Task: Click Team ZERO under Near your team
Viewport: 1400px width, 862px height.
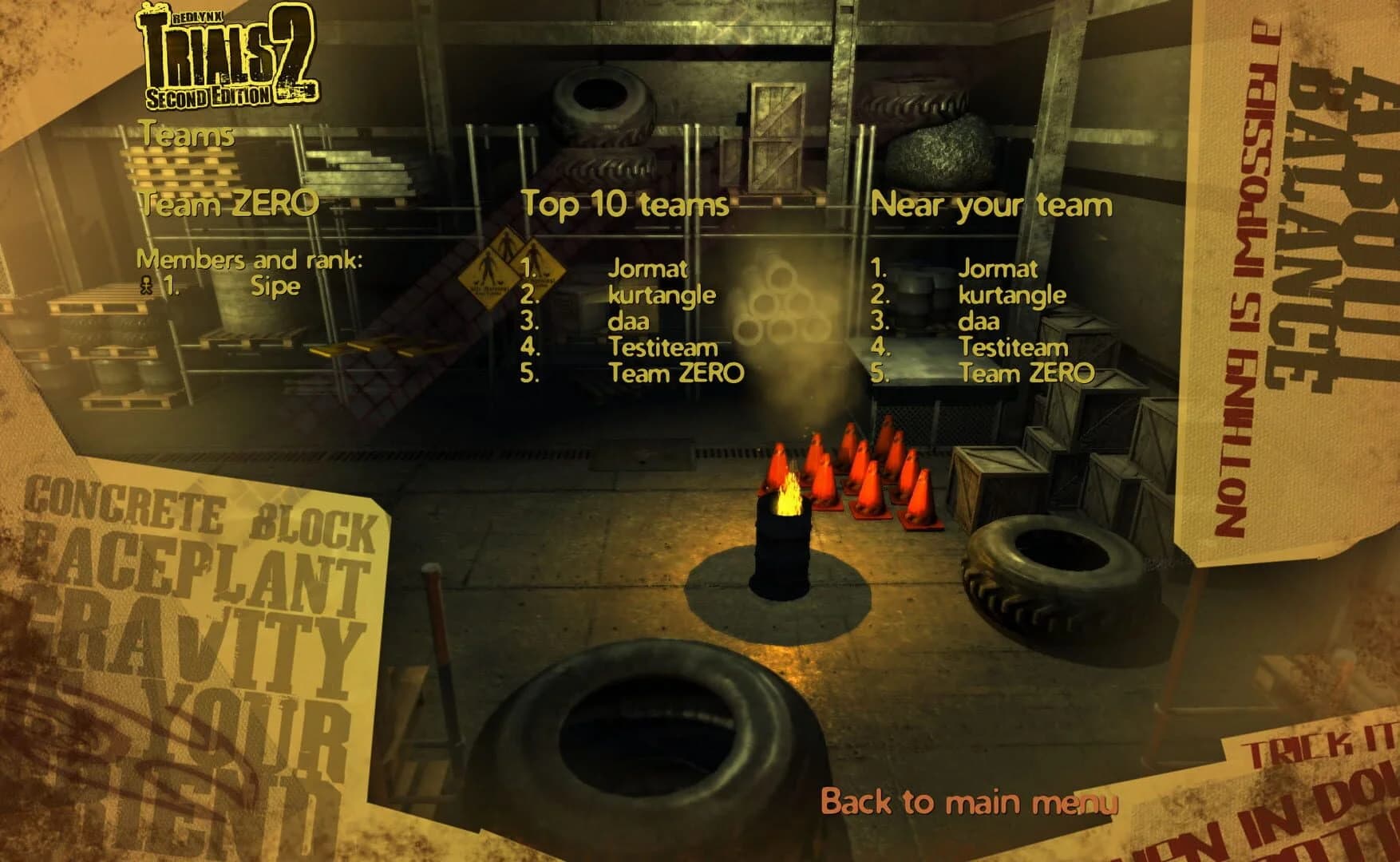Action: [1028, 372]
